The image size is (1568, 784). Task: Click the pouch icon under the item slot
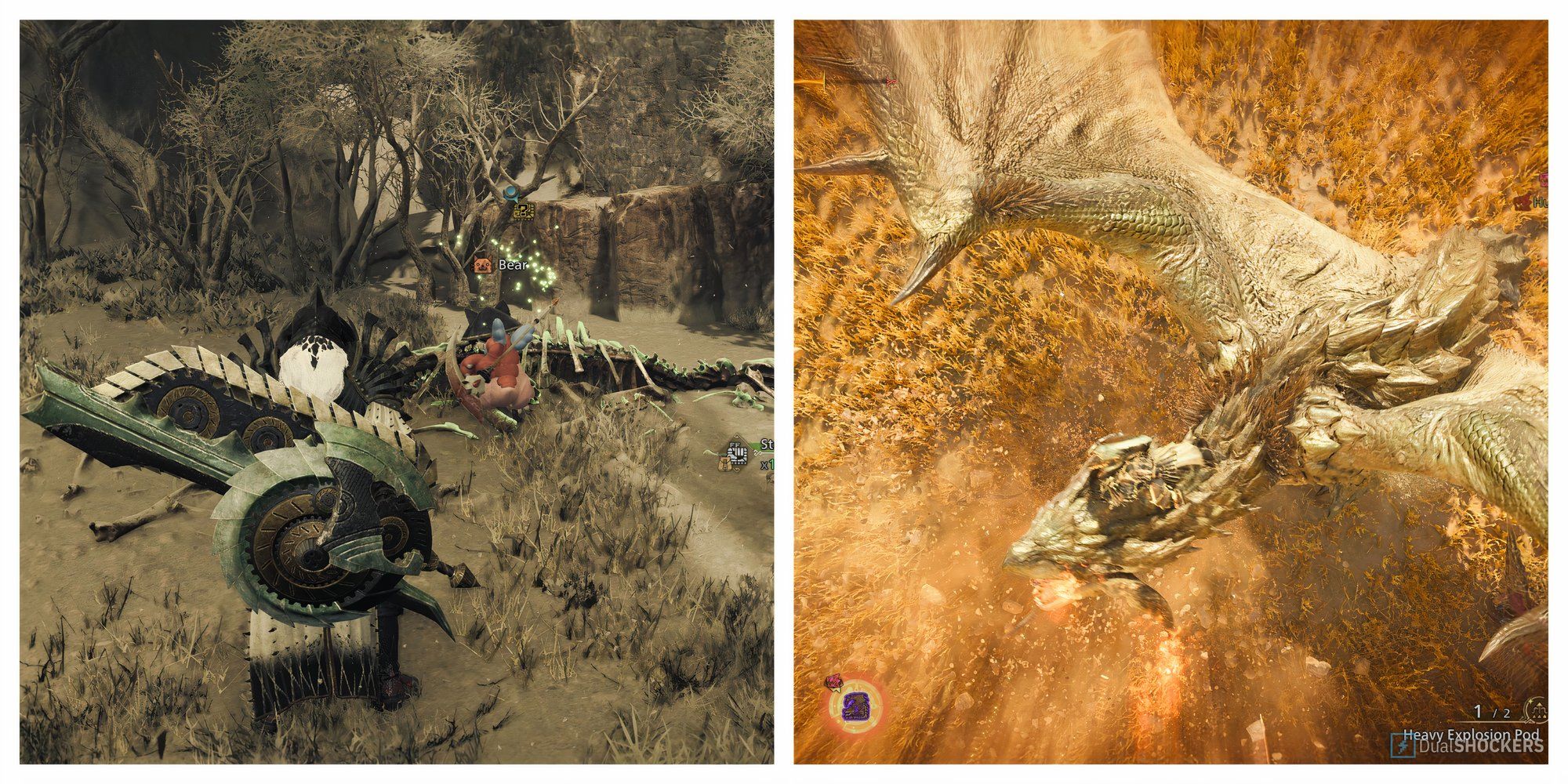(725, 465)
